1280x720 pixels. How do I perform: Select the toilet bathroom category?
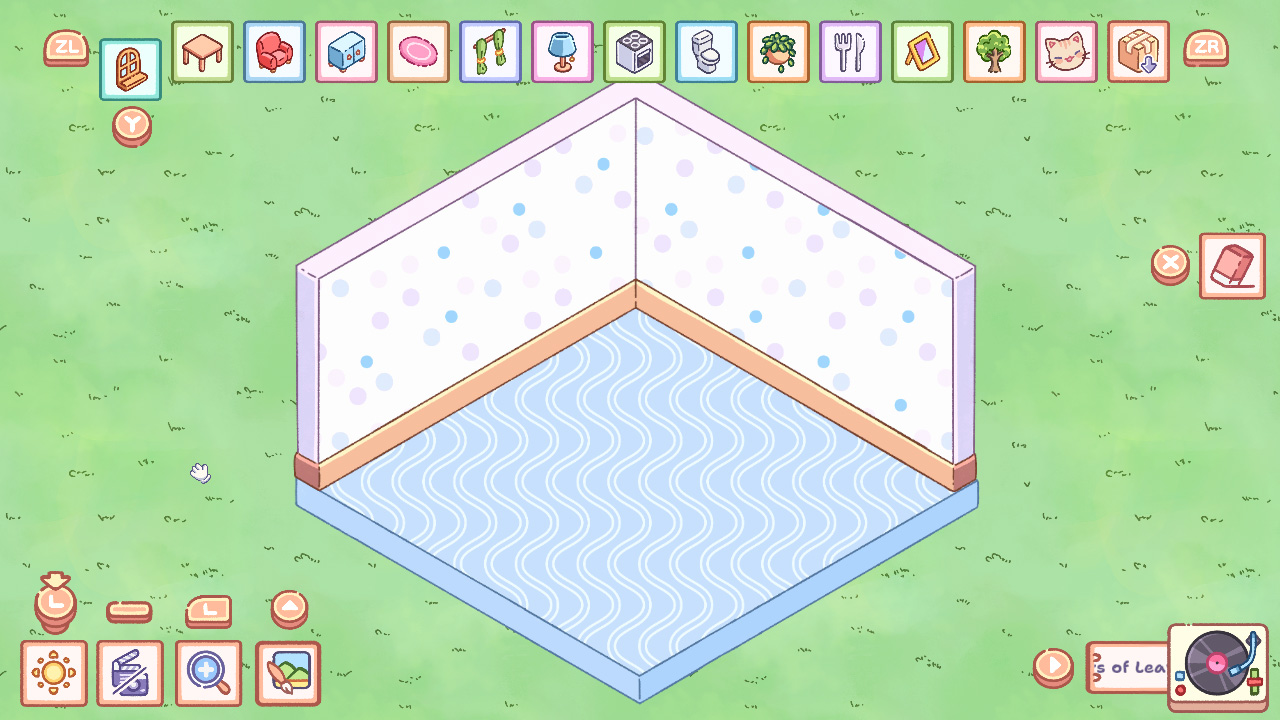706,52
